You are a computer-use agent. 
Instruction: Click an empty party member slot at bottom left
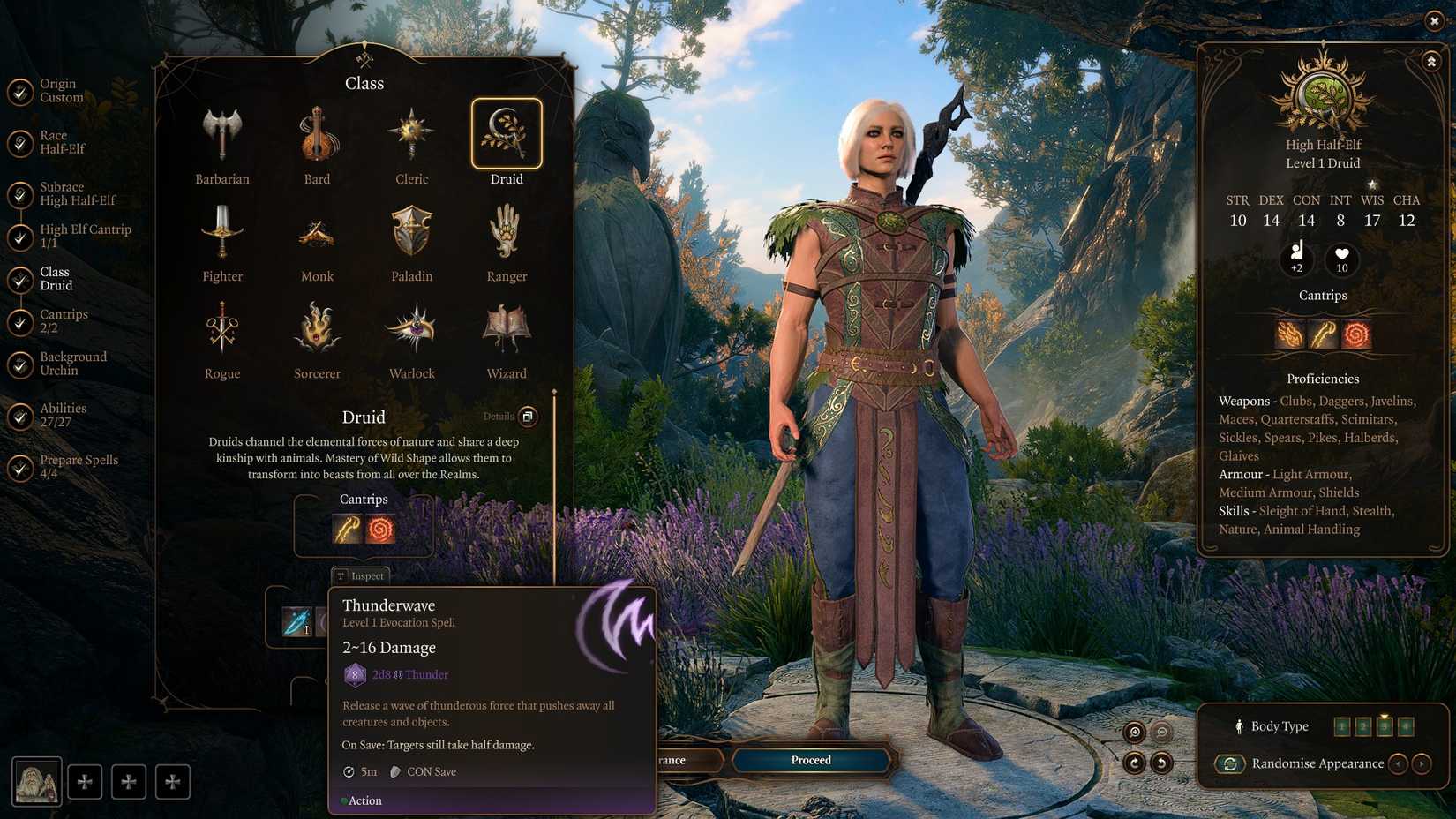click(86, 781)
